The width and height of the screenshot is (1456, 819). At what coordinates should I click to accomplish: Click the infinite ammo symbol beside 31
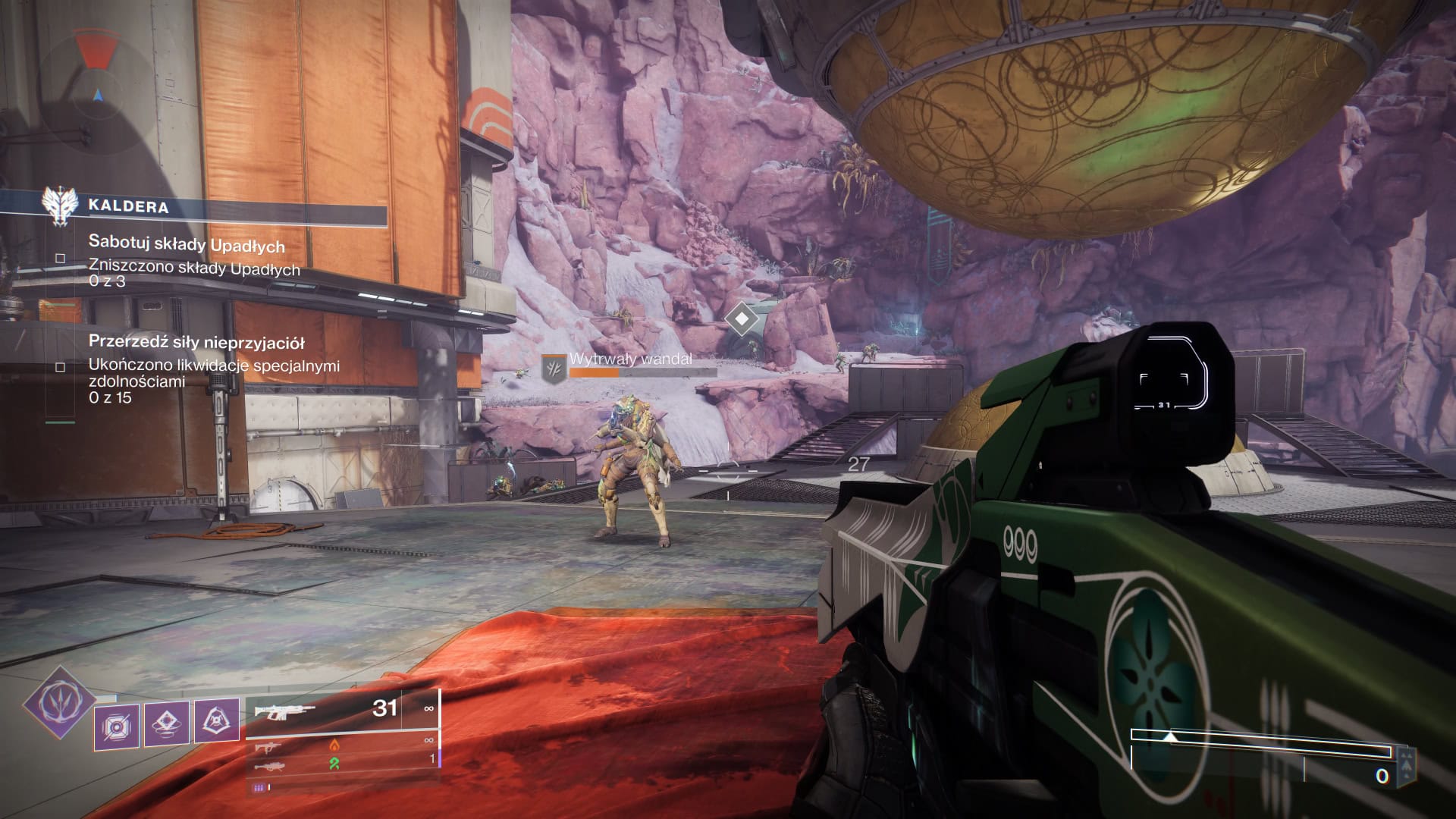[428, 709]
